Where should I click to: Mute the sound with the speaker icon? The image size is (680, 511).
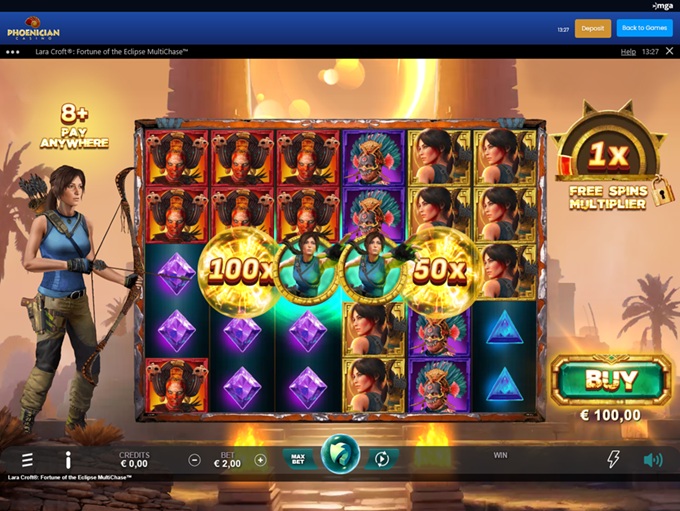click(653, 460)
